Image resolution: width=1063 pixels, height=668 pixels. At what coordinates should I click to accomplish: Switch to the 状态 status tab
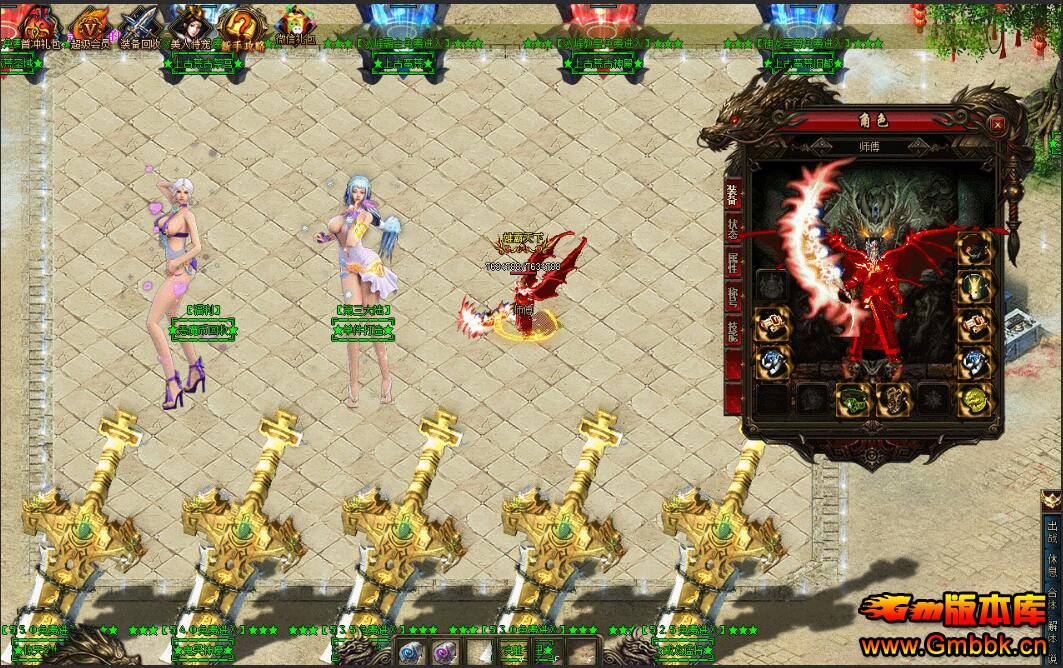pos(733,229)
